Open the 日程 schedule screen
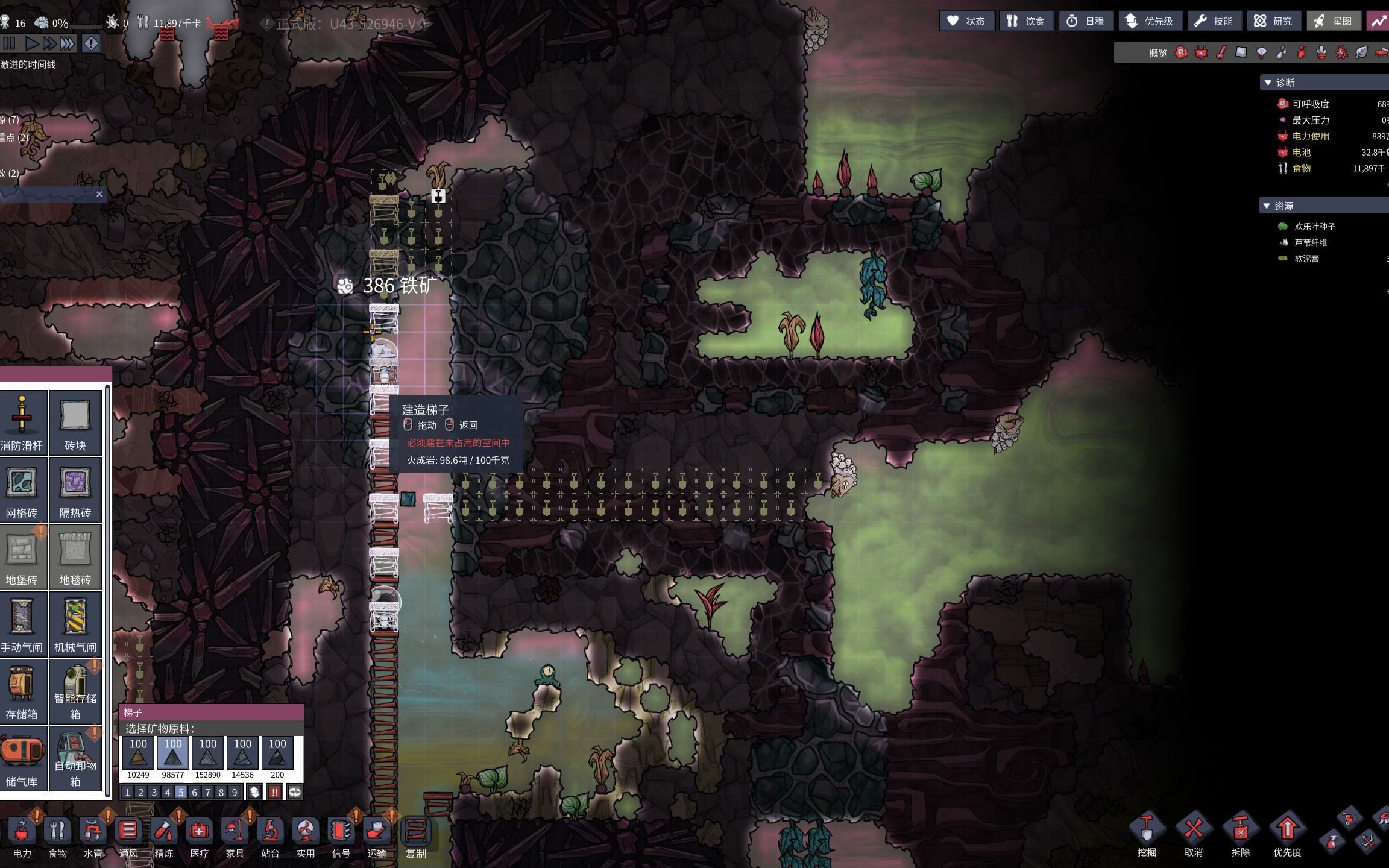The image size is (1389, 868). coord(1086,21)
